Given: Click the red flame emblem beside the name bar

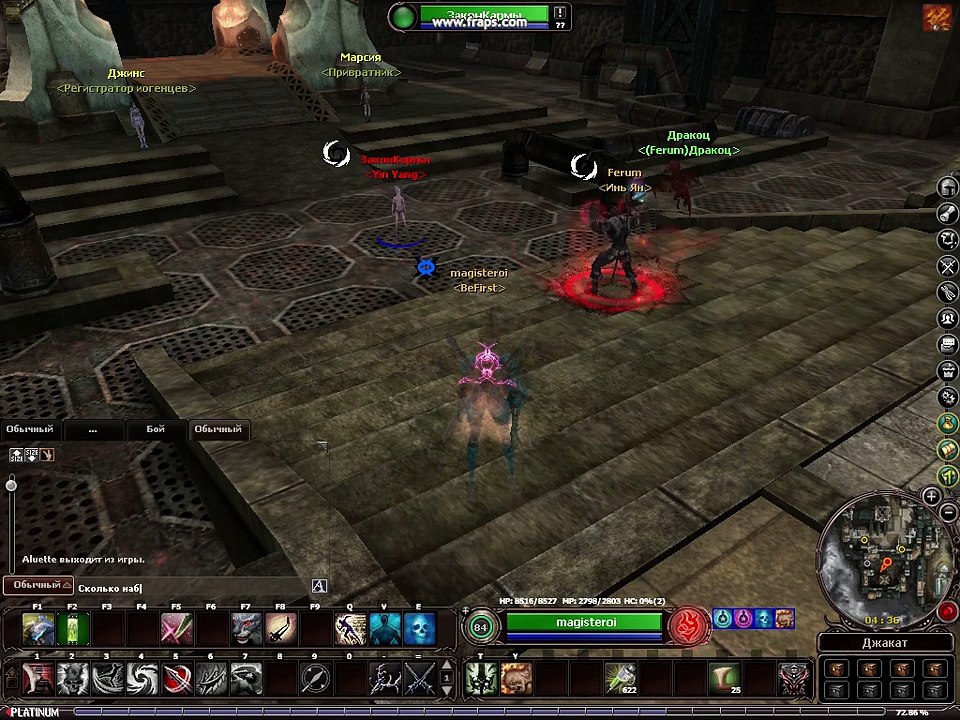Looking at the screenshot, I should tap(688, 626).
